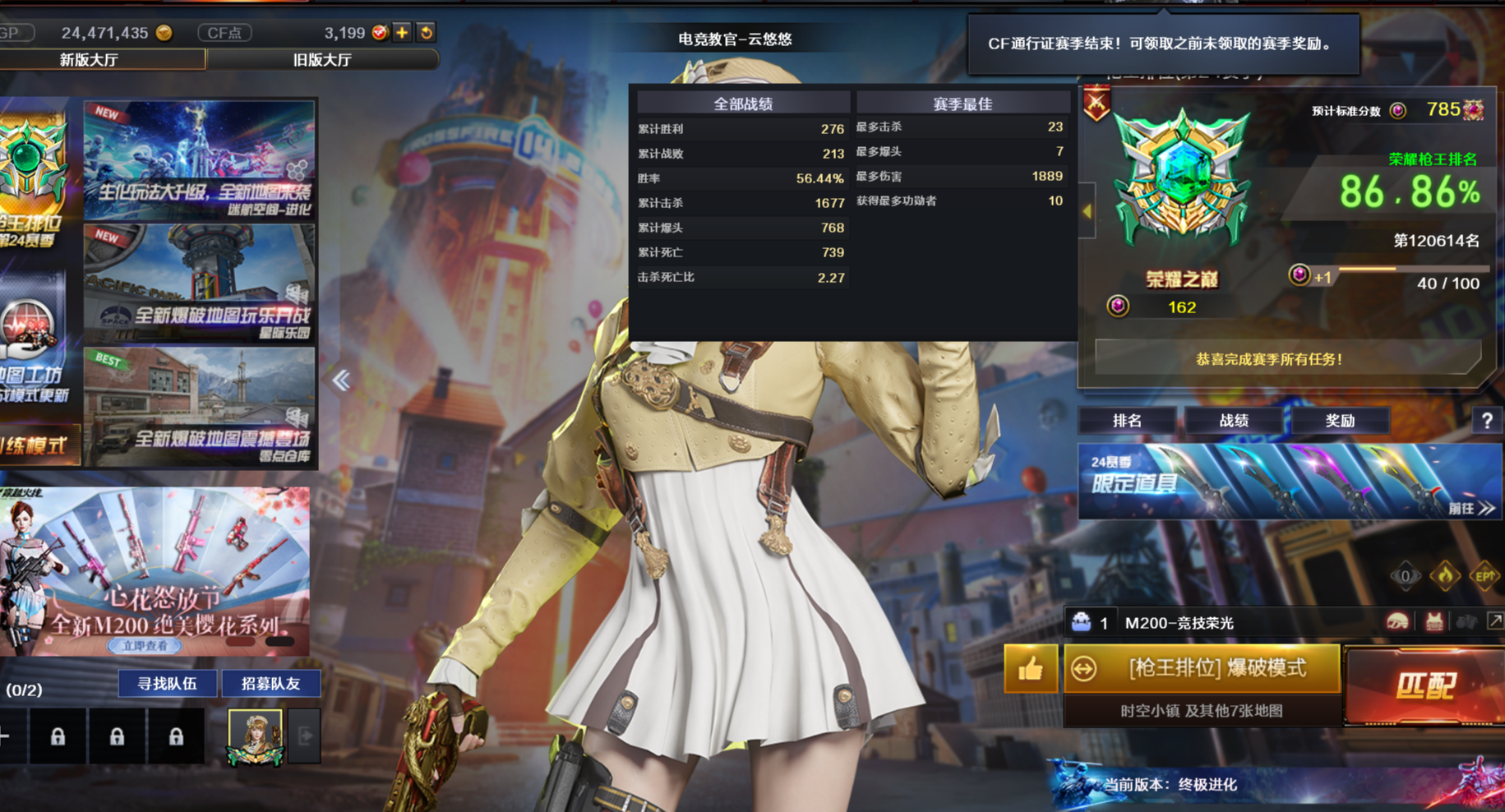This screenshot has width=1505, height=812.
Task: Change the 枪王排位 爆破模式 game mode
Action: click(1203, 668)
